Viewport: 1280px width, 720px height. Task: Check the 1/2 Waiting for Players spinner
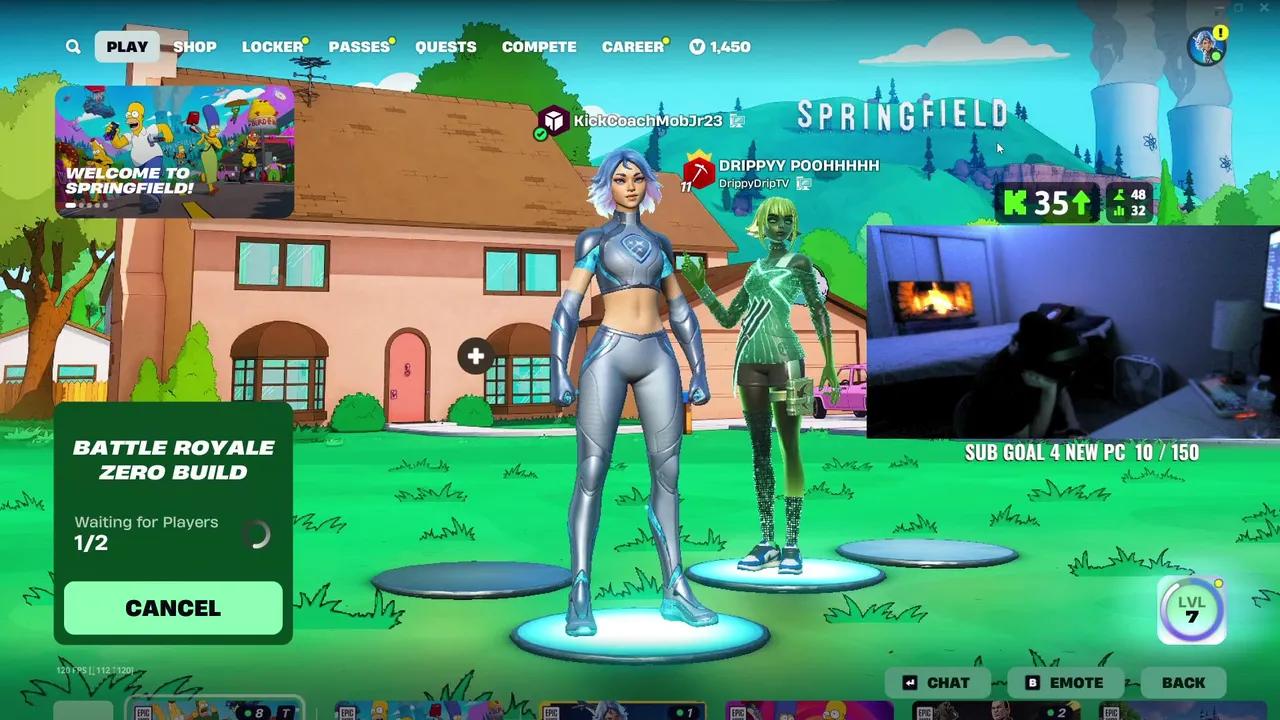coord(258,534)
